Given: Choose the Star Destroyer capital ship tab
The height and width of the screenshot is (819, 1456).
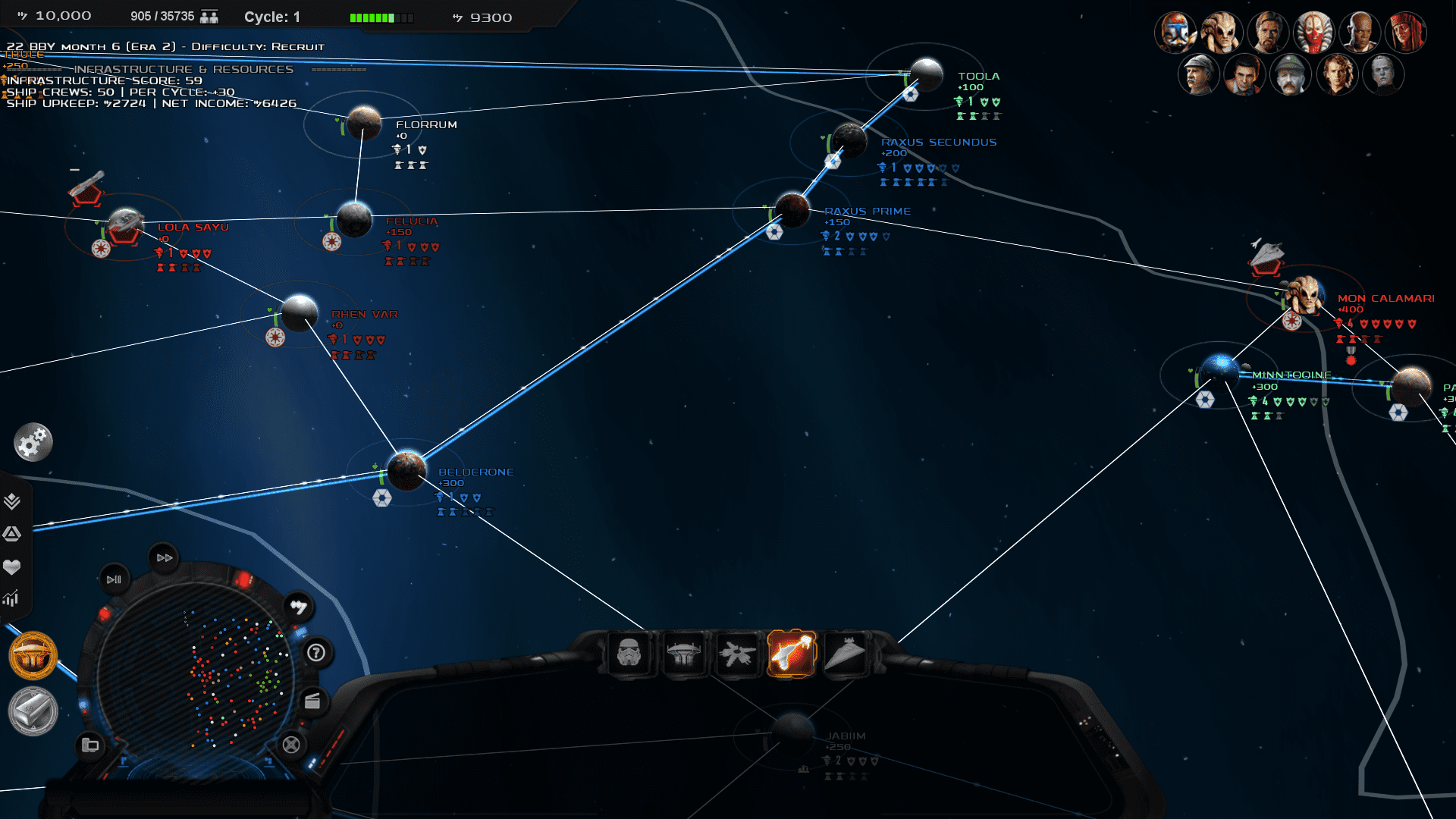Looking at the screenshot, I should pyautogui.click(x=845, y=654).
